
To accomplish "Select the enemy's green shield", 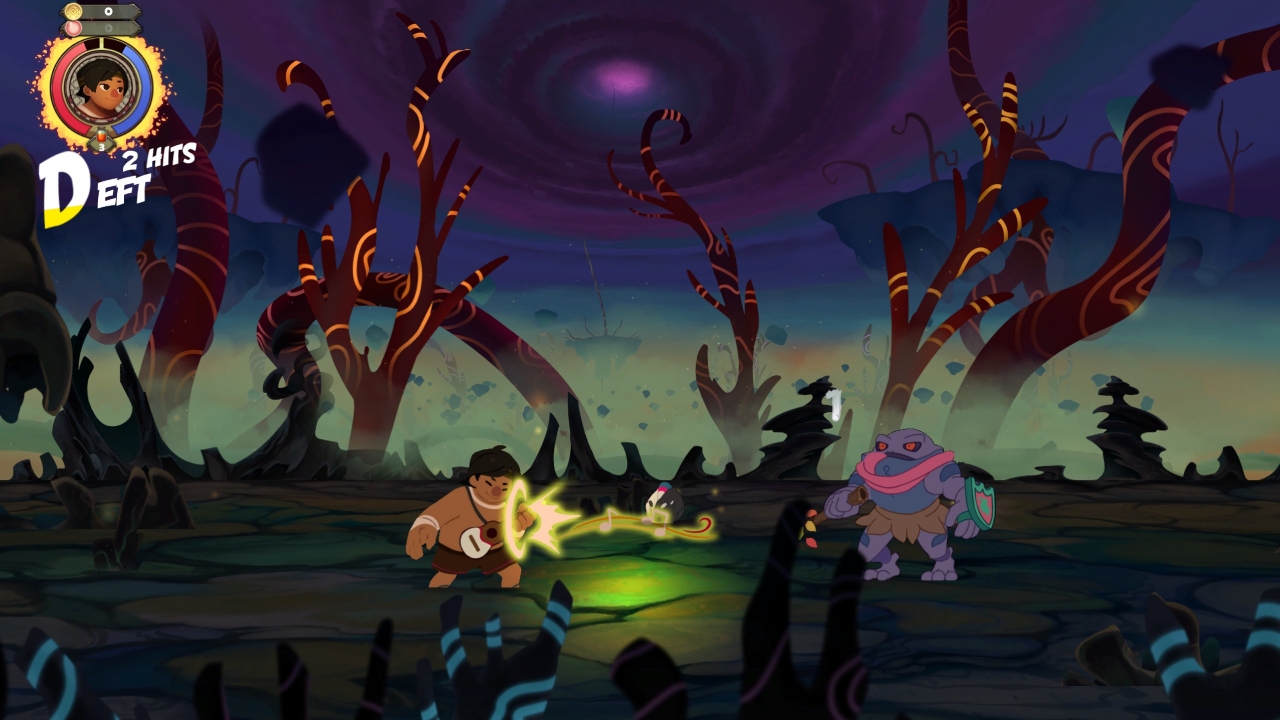I will pos(978,502).
